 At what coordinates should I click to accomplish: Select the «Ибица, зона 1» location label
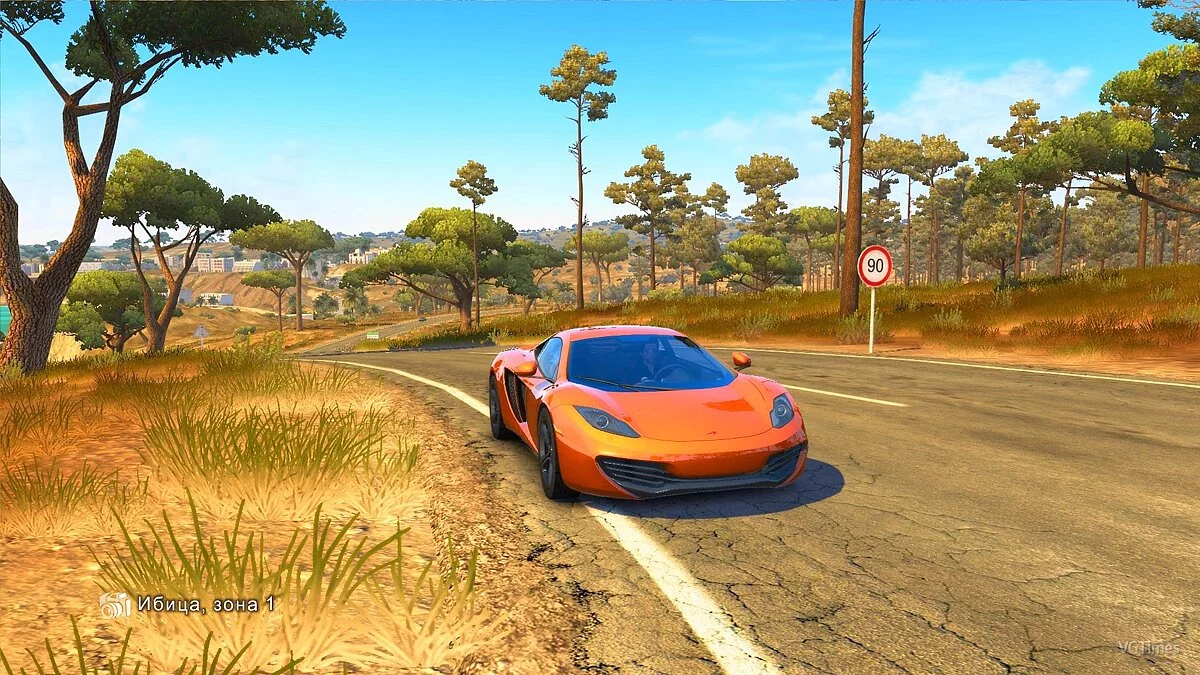[x=206, y=604]
